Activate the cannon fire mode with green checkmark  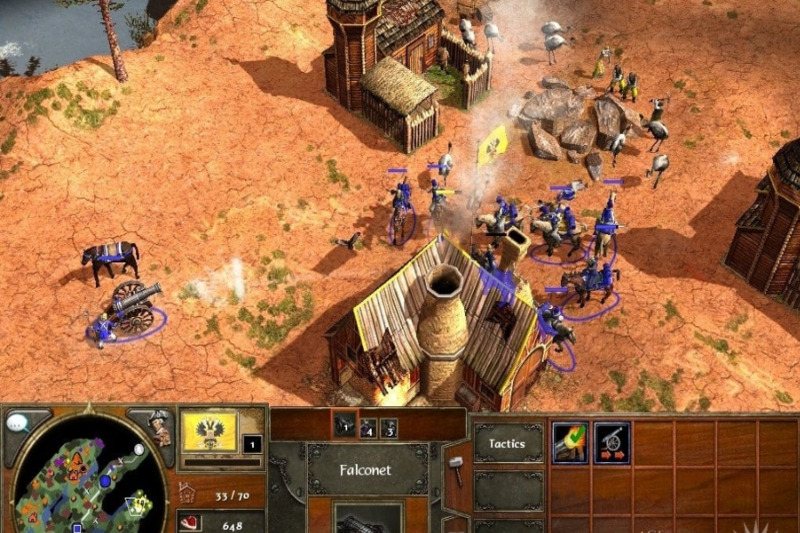click(568, 441)
